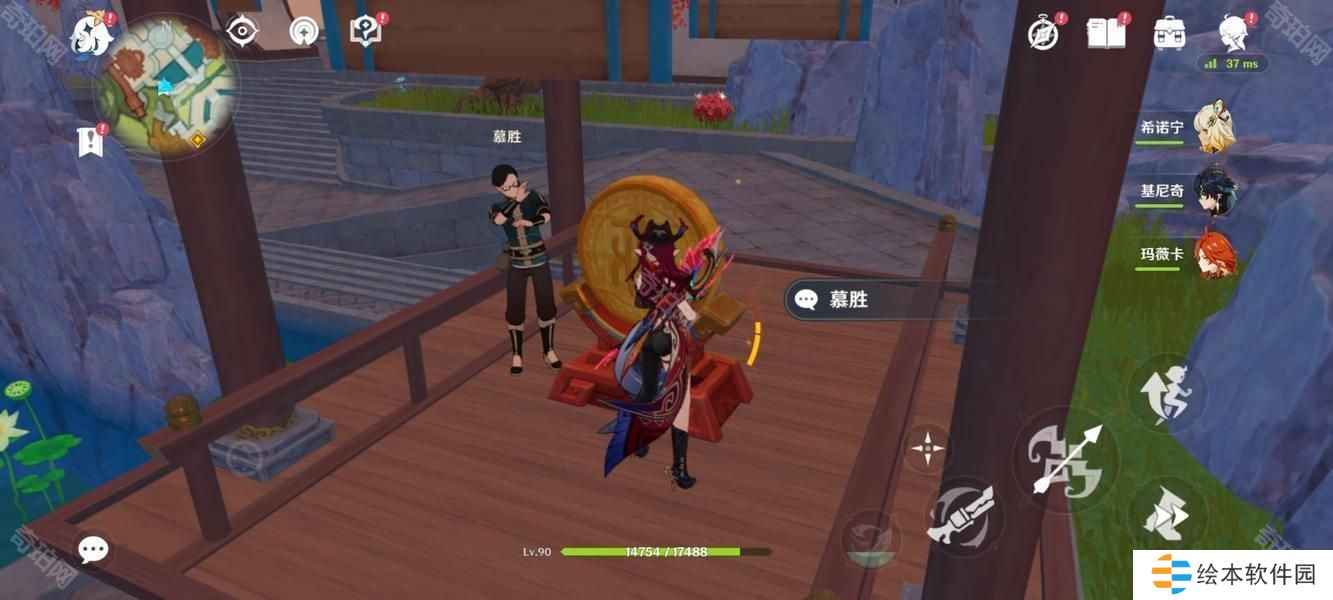Screen dimensions: 1333x600
Task: Open the quest log bookmark icon
Action: (91, 142)
